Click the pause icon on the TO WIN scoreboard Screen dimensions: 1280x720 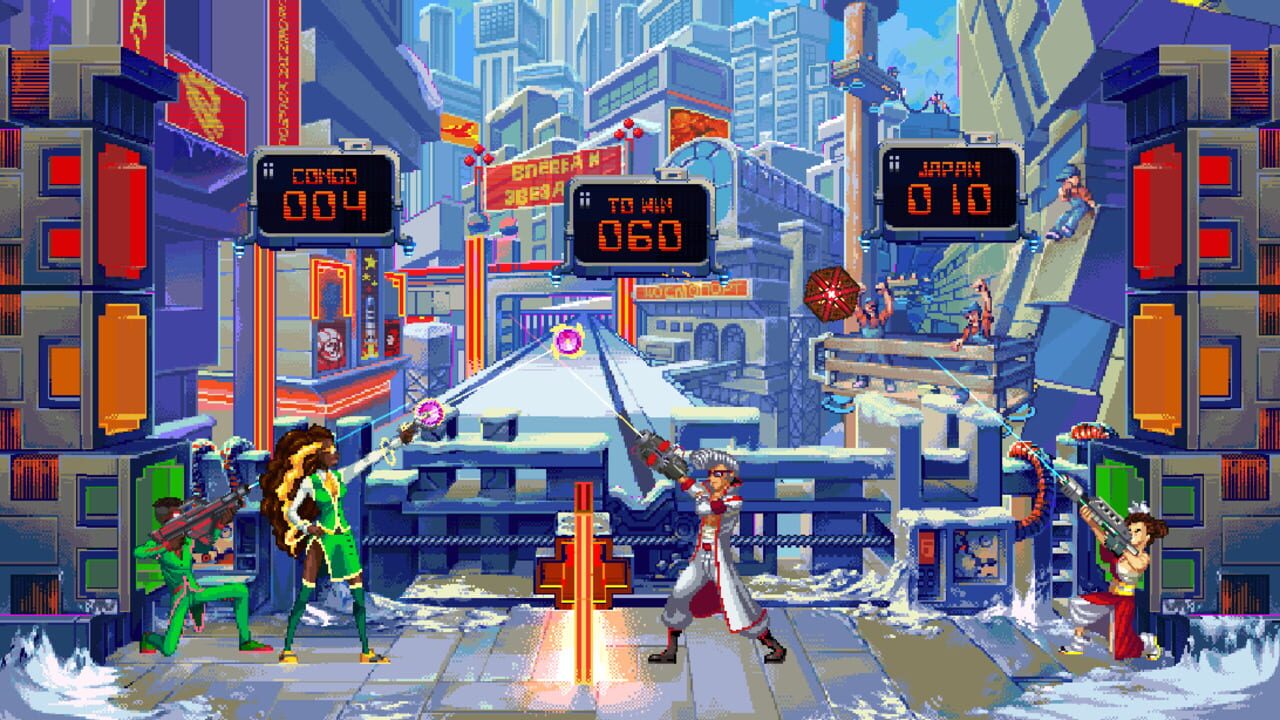click(x=585, y=199)
